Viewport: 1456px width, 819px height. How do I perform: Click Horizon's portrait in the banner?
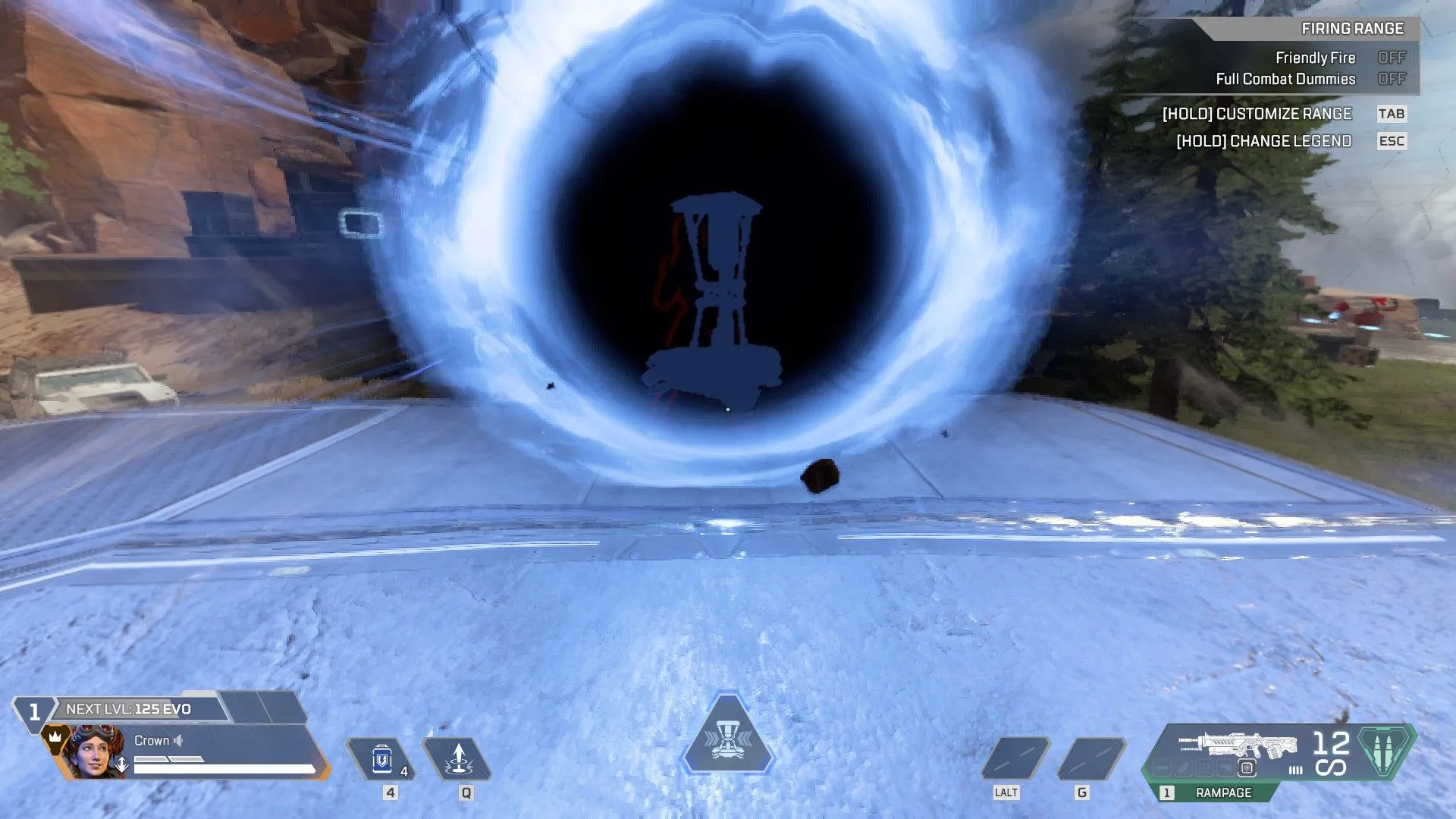click(94, 752)
